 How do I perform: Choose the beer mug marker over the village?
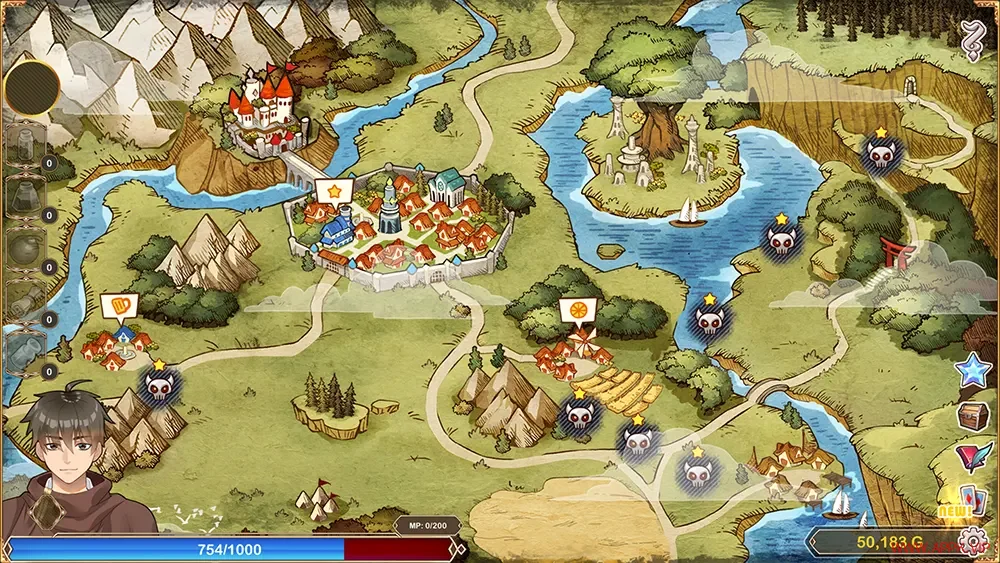tap(115, 305)
